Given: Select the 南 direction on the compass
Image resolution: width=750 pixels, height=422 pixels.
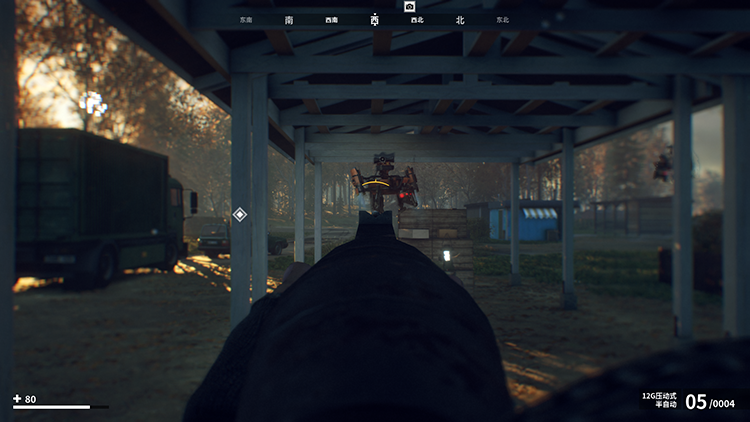Looking at the screenshot, I should click(x=289, y=19).
